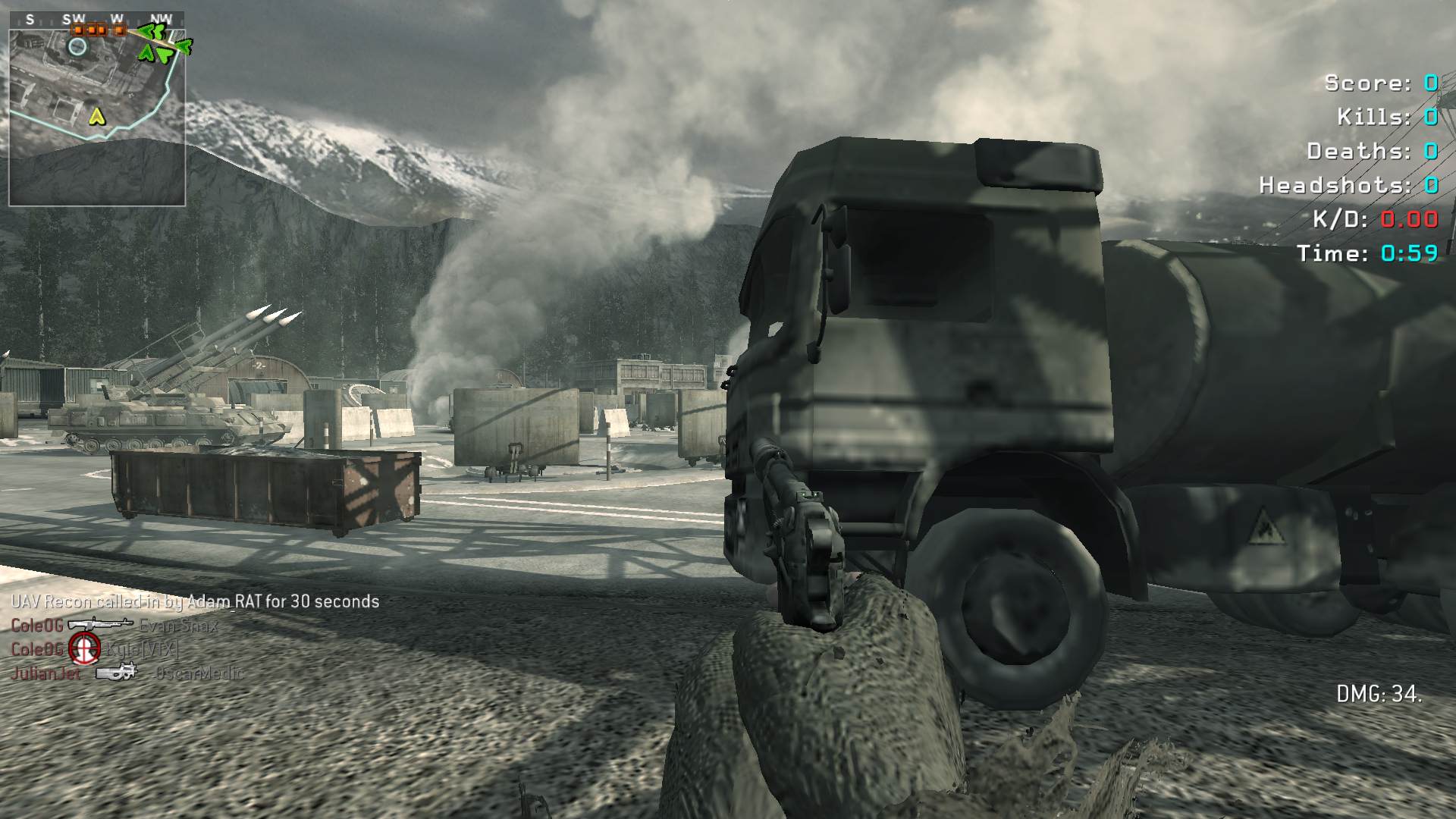Click the headshot icon in the kill feed
1456x819 pixels.
pos(84,648)
